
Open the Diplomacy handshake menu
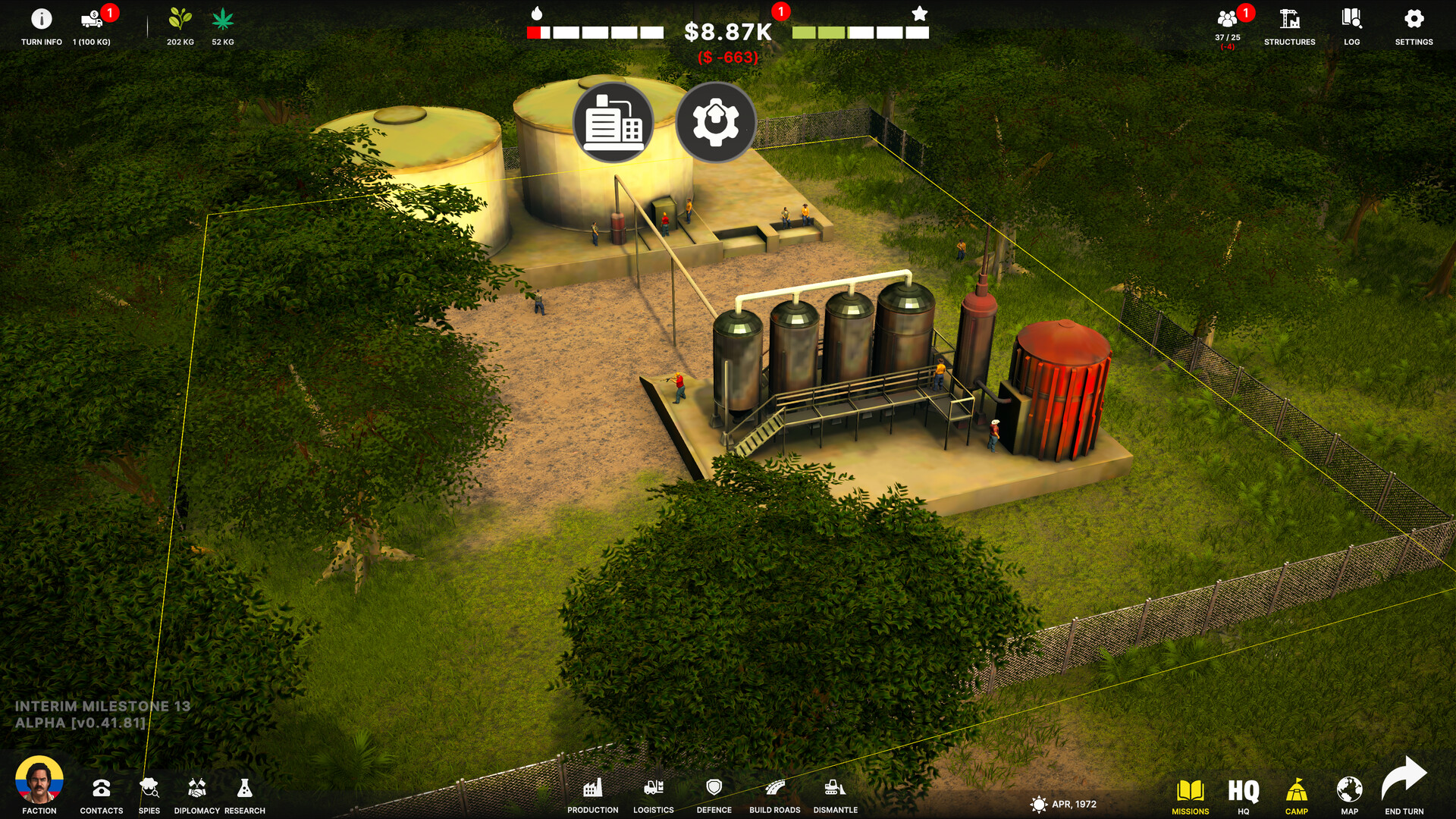[197, 790]
